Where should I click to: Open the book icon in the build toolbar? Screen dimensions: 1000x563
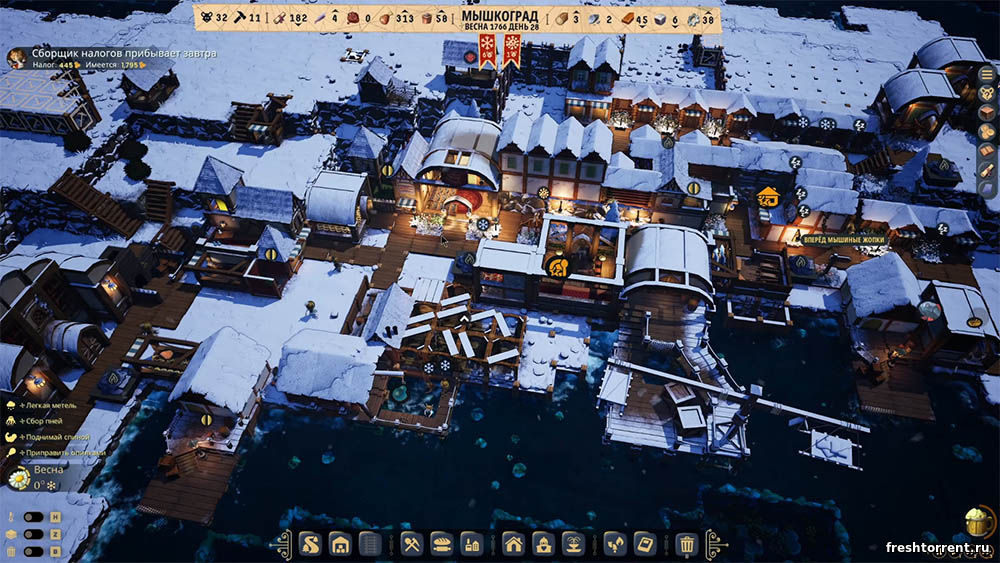[x=645, y=544]
